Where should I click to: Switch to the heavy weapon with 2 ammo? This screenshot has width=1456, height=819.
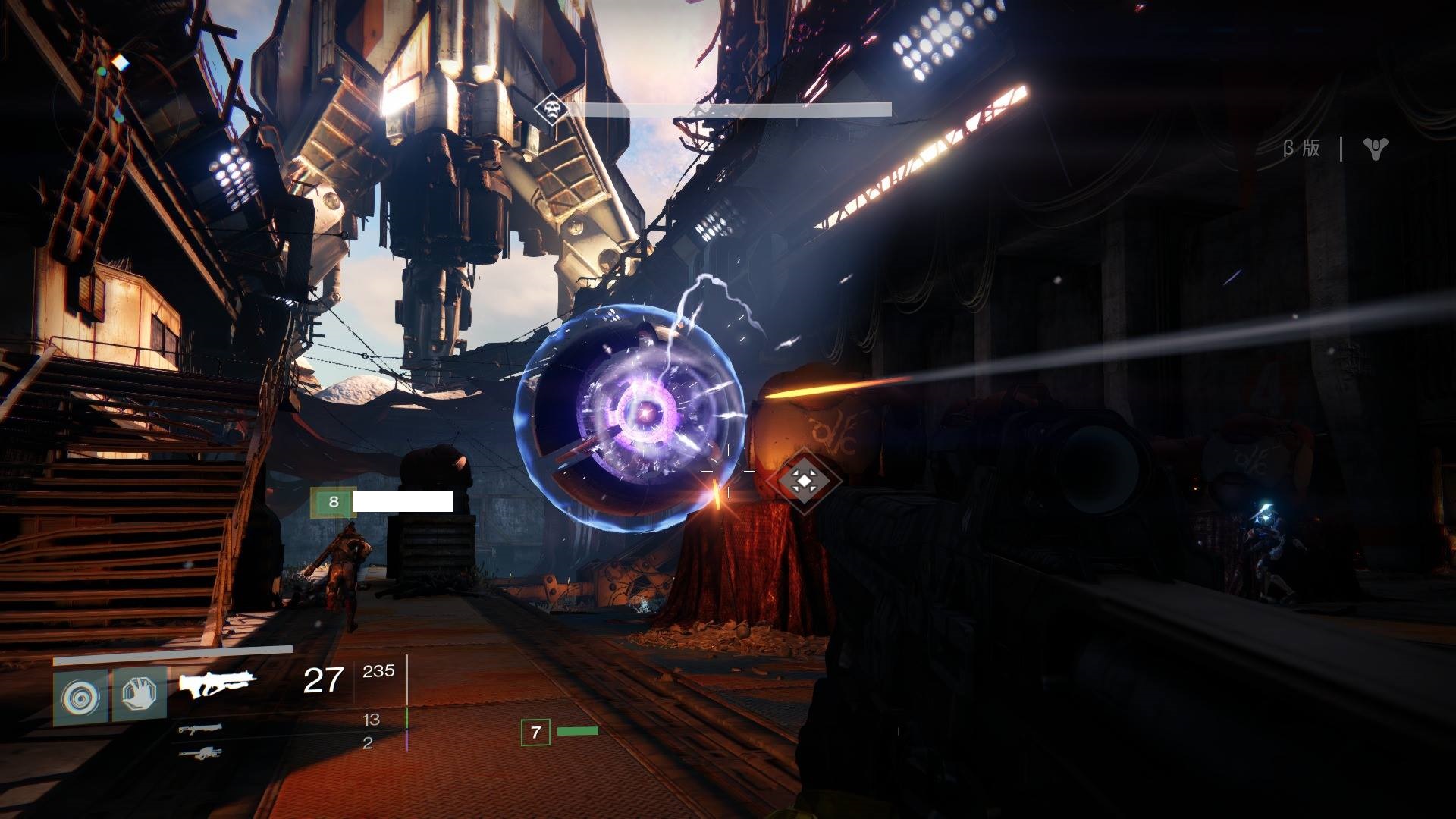201,752
